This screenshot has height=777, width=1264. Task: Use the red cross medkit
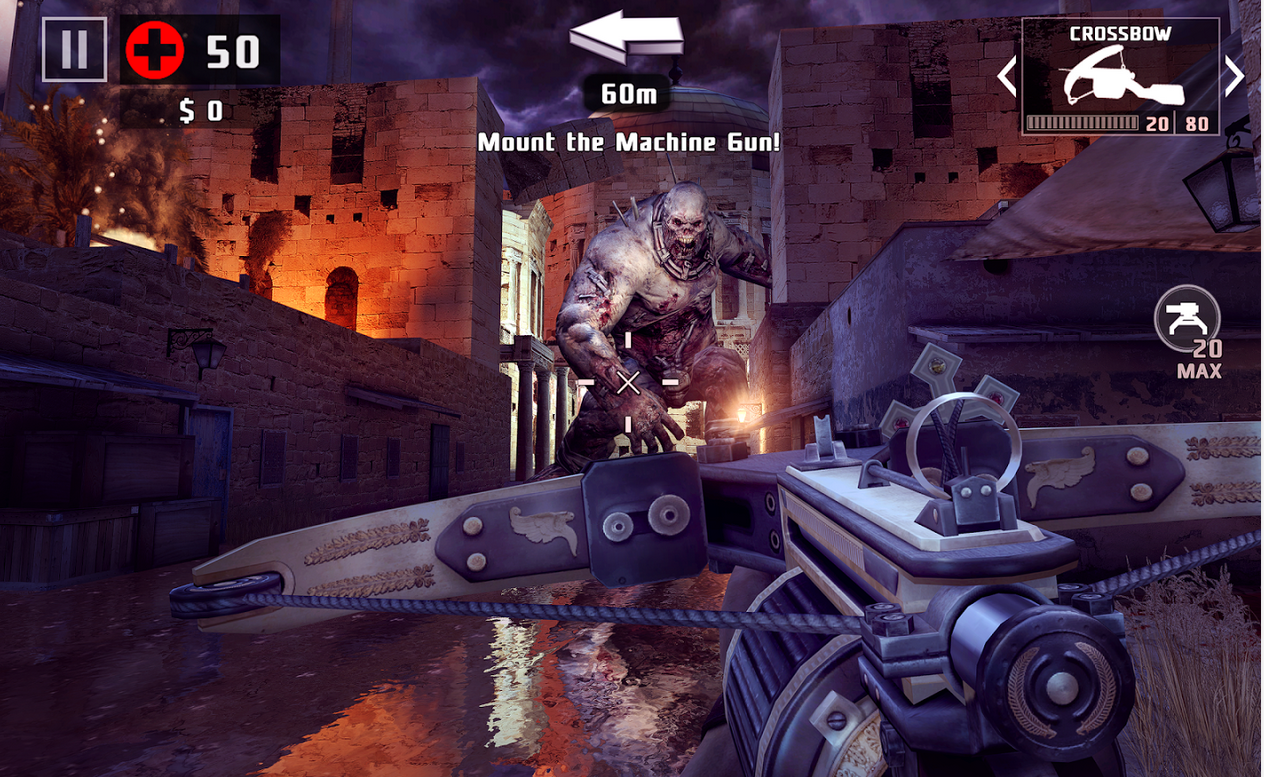click(155, 50)
